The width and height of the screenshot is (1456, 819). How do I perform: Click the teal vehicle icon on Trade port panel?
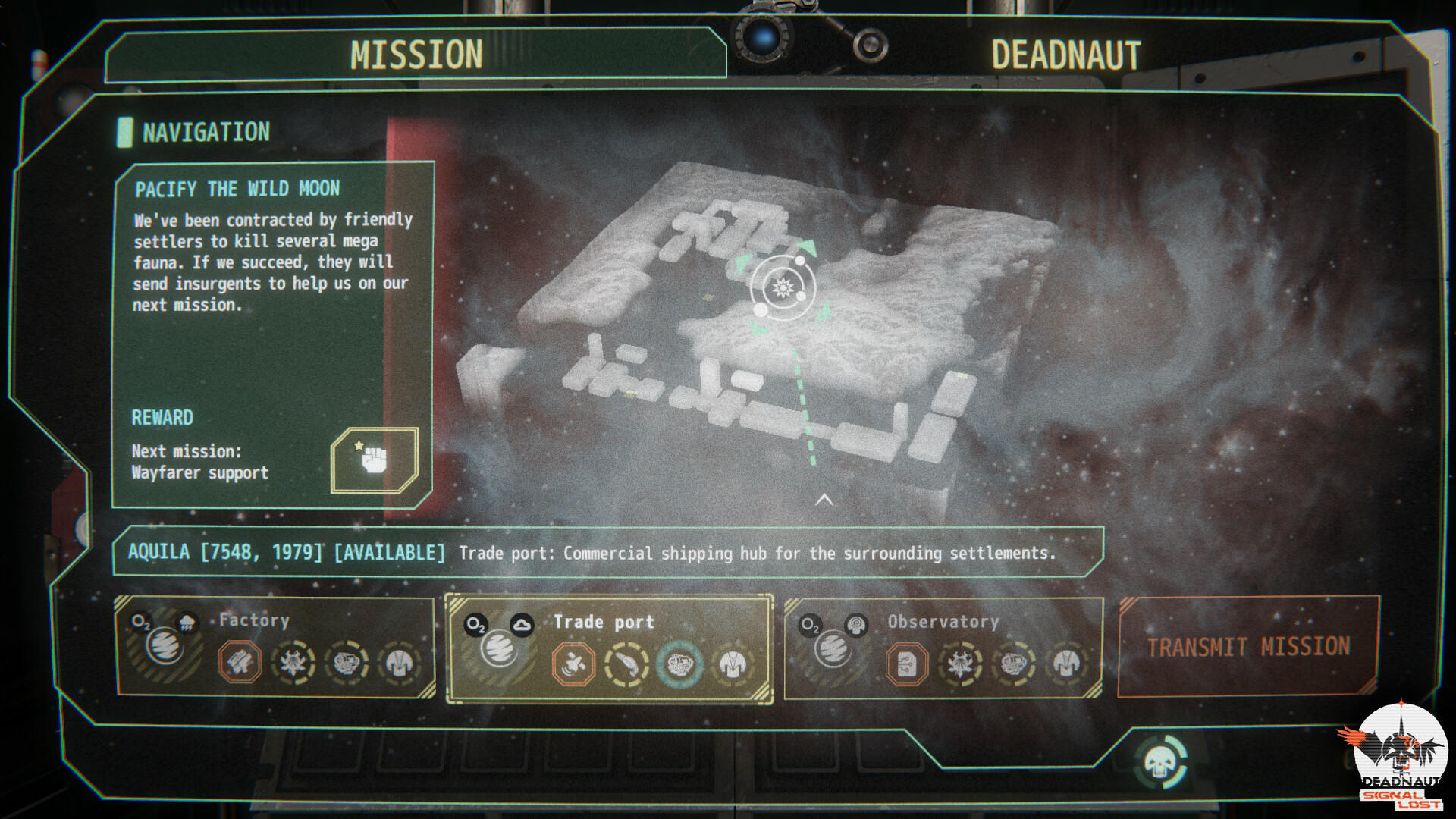[x=681, y=662]
